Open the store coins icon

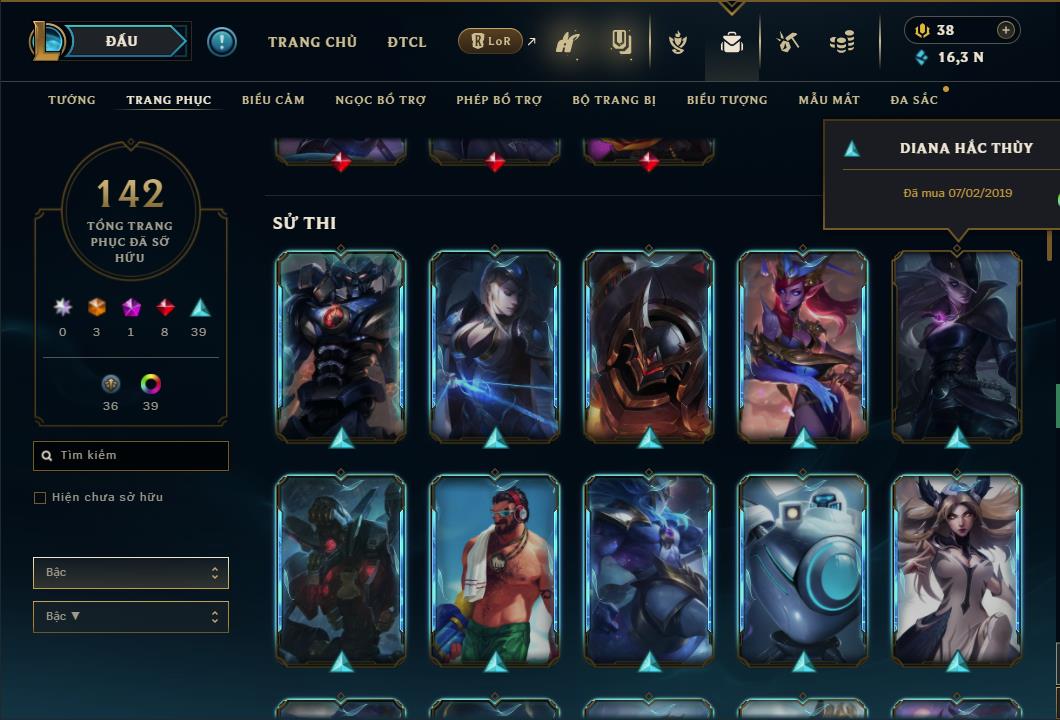coord(842,43)
